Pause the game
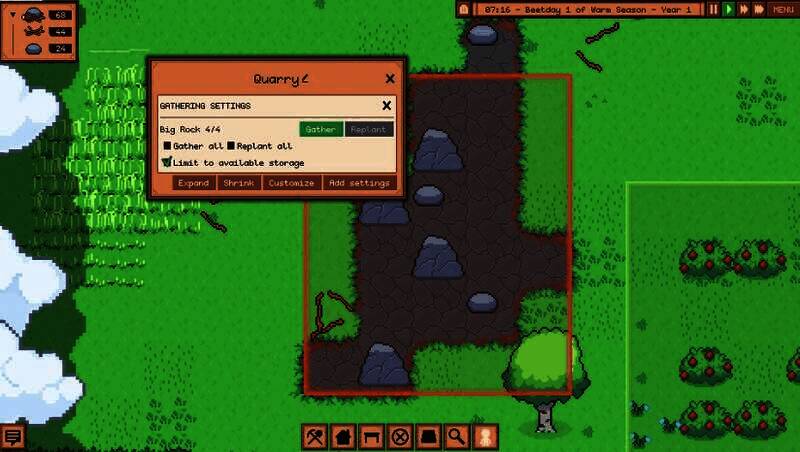The width and height of the screenshot is (800, 452). coord(714,9)
